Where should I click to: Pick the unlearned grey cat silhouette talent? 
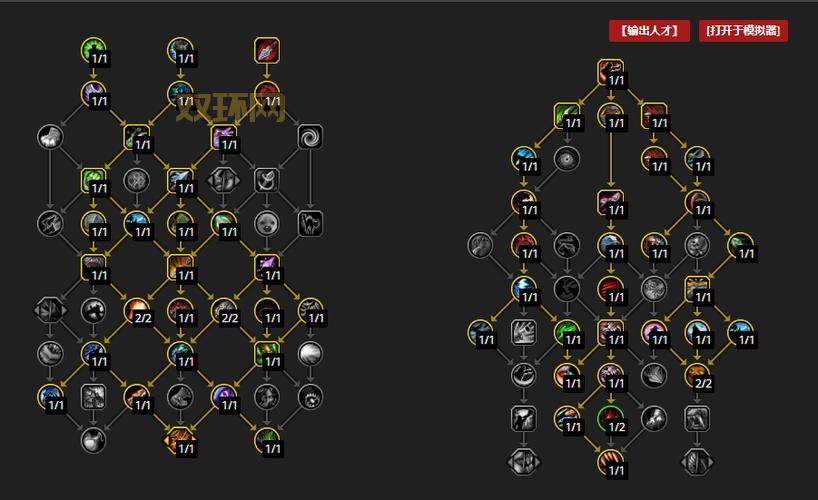pyautogui.click(x=310, y=223)
